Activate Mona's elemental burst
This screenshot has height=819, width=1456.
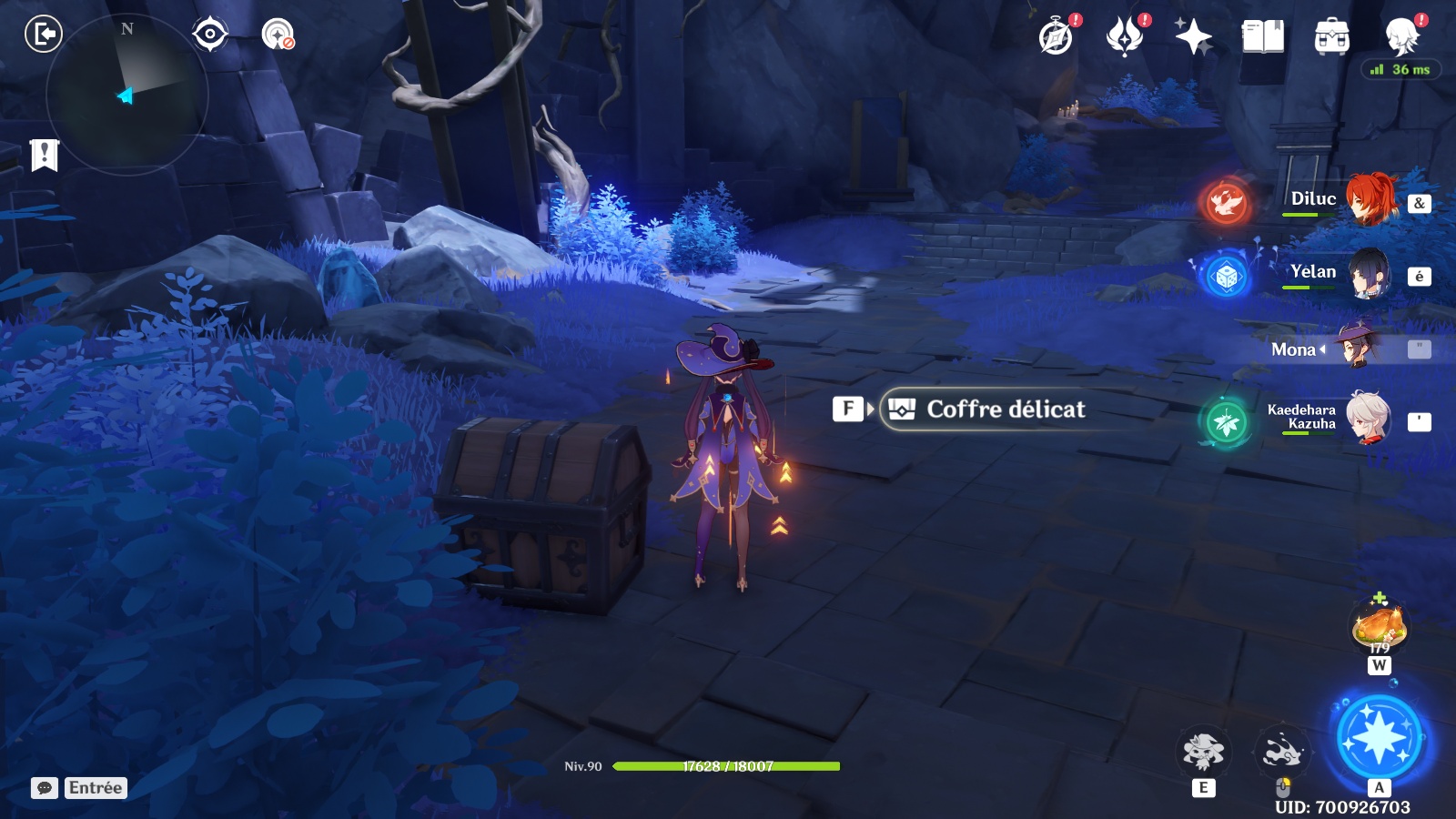1379,737
